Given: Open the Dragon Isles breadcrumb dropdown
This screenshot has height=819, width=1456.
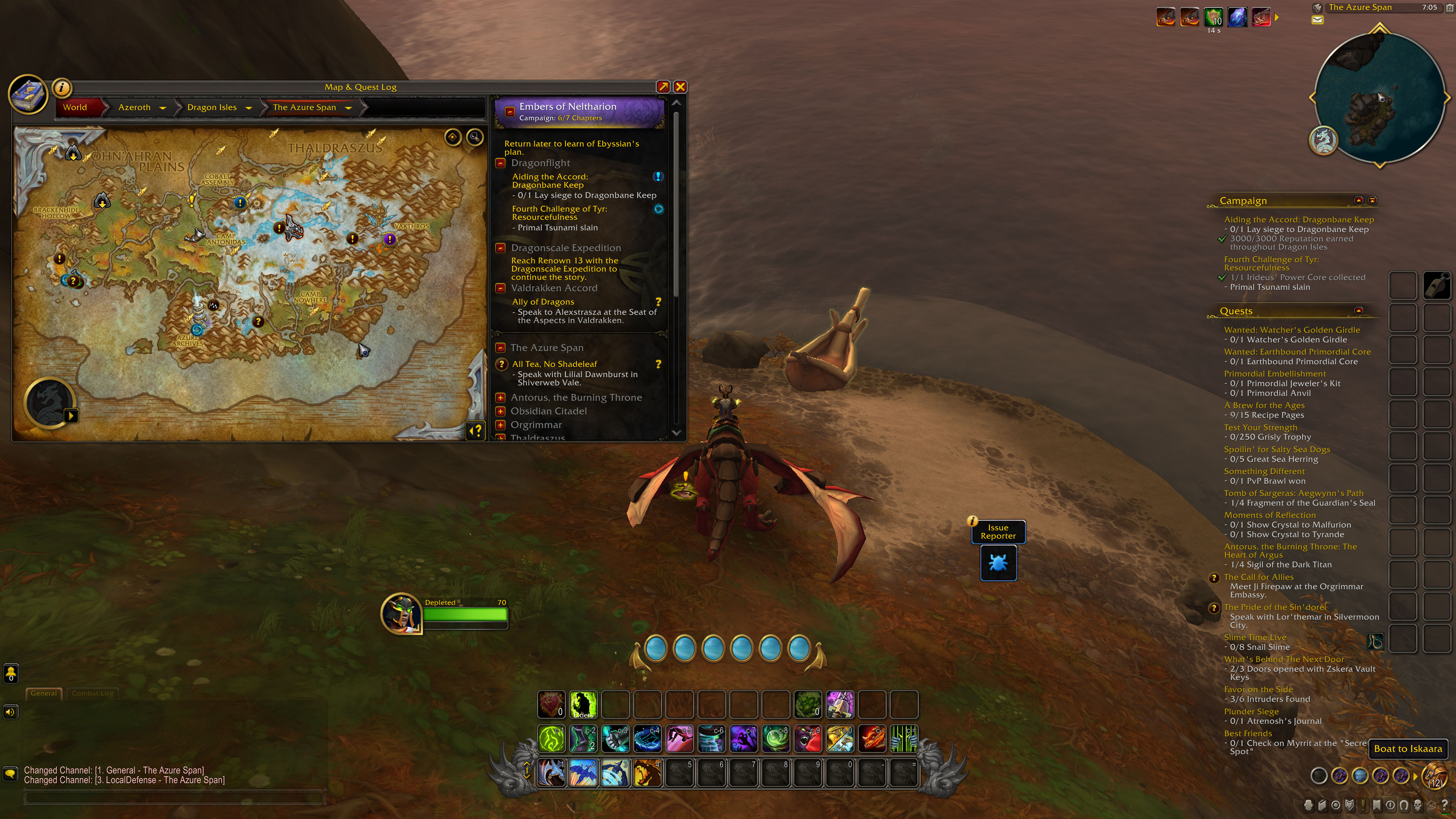Looking at the screenshot, I should (x=249, y=108).
